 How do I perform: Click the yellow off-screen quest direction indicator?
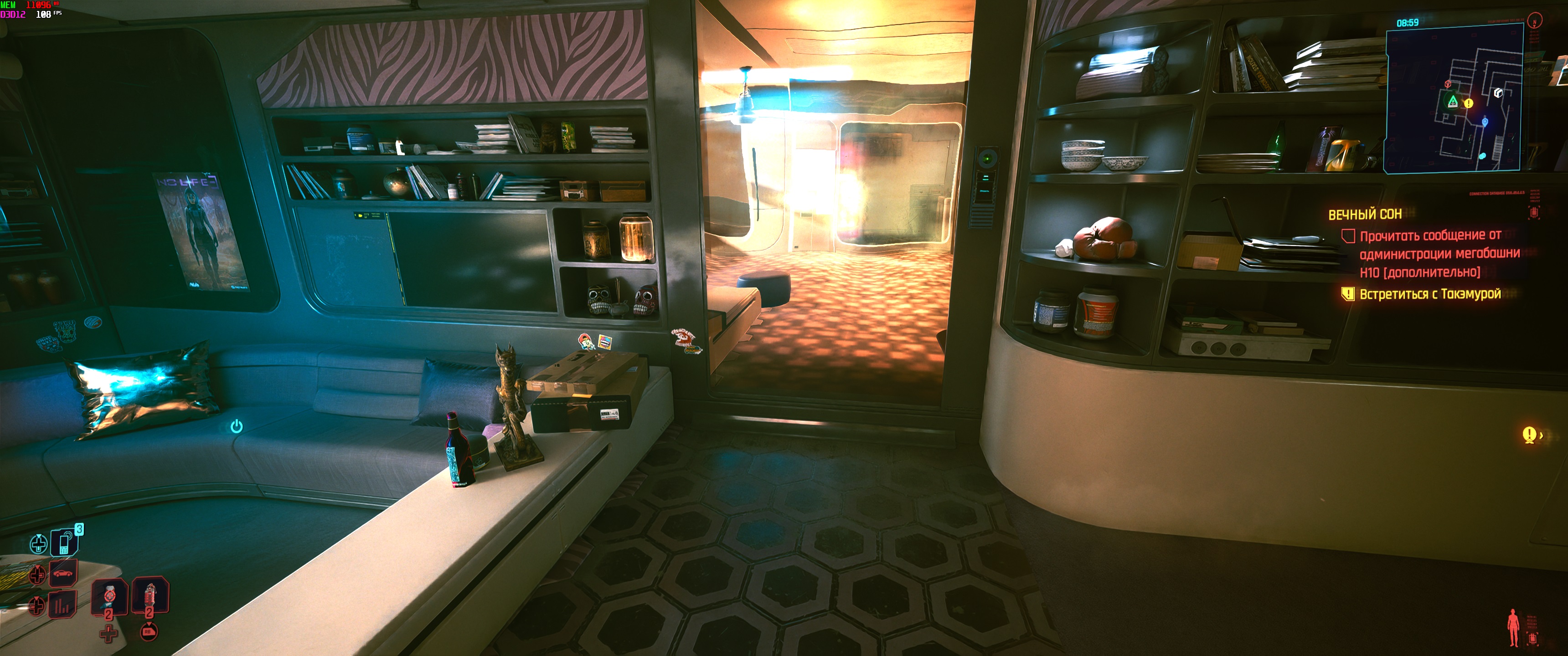point(1530,435)
